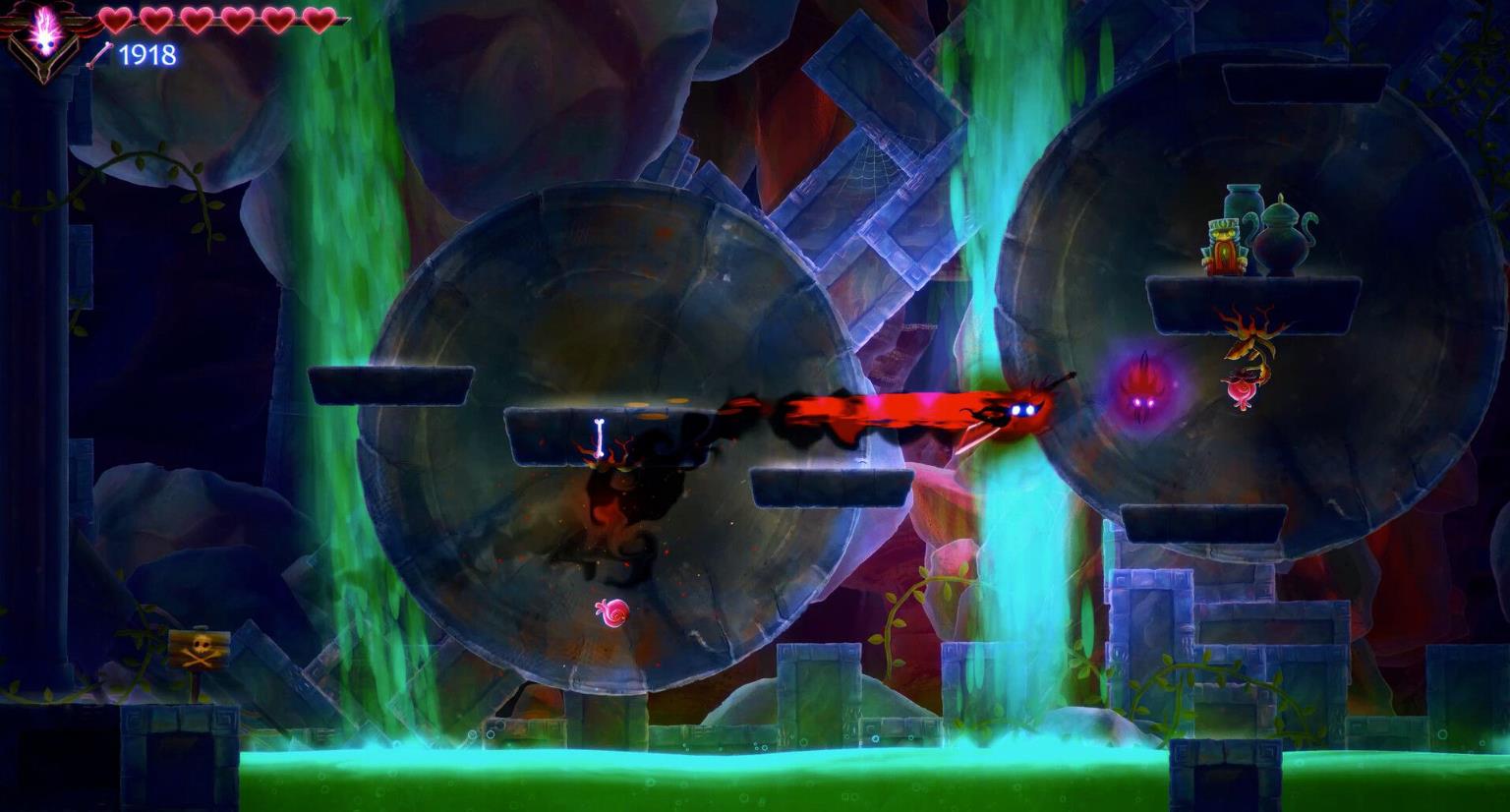1510x812 pixels.
Task: Toggle the last heart in the health bar
Action: (321, 20)
